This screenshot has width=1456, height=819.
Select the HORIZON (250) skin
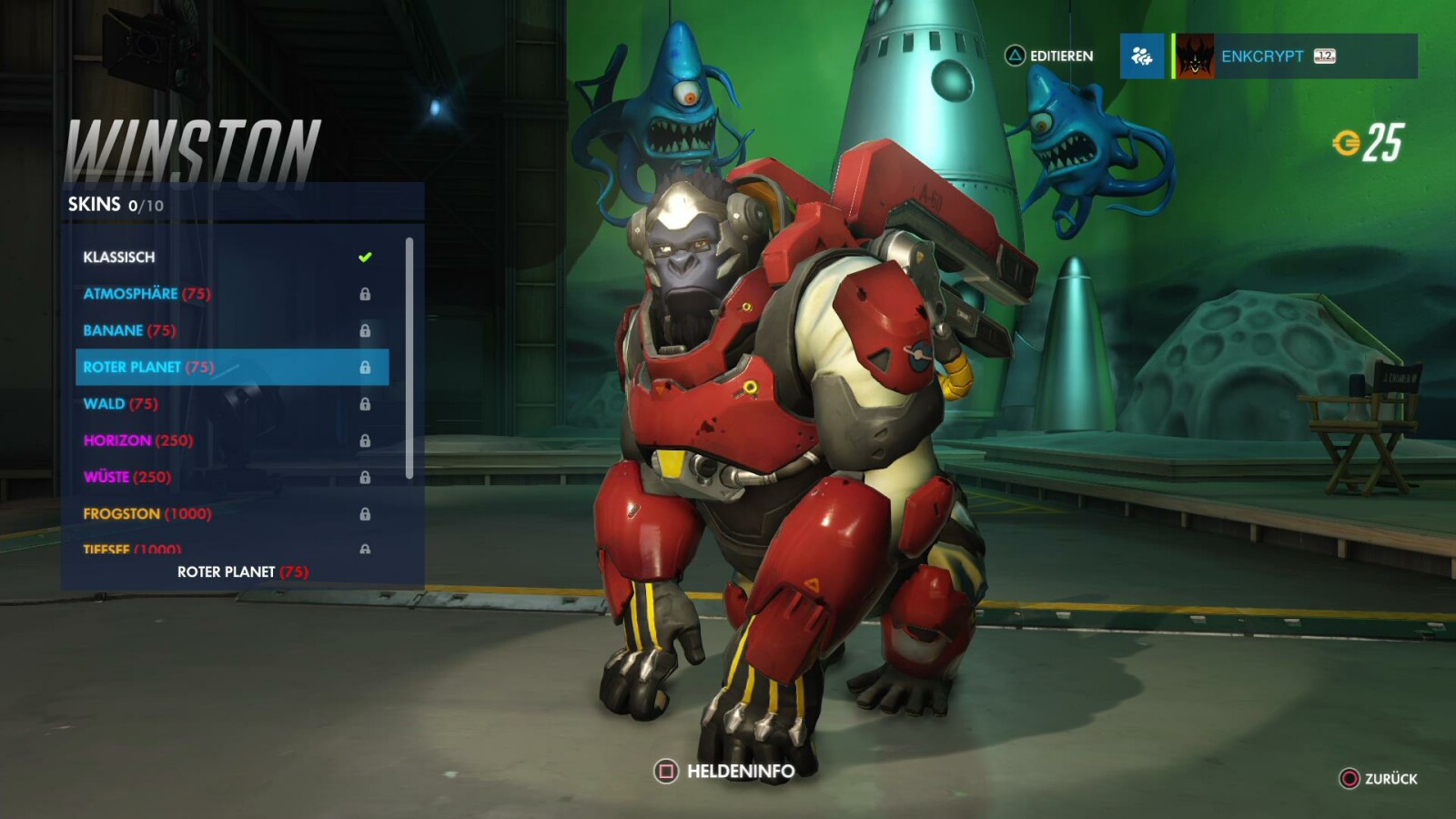click(x=182, y=440)
